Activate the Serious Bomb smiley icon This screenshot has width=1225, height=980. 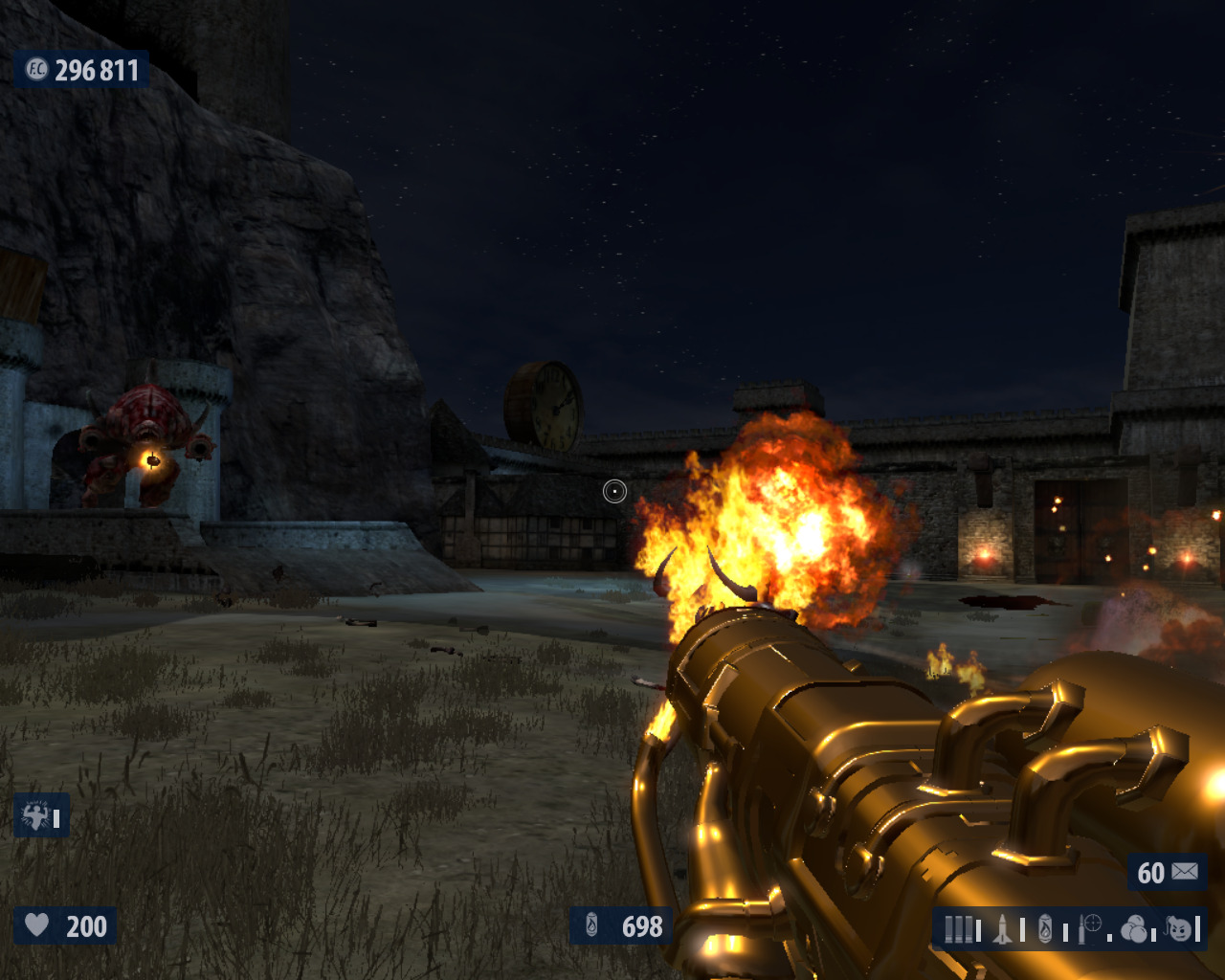pos(1180,928)
